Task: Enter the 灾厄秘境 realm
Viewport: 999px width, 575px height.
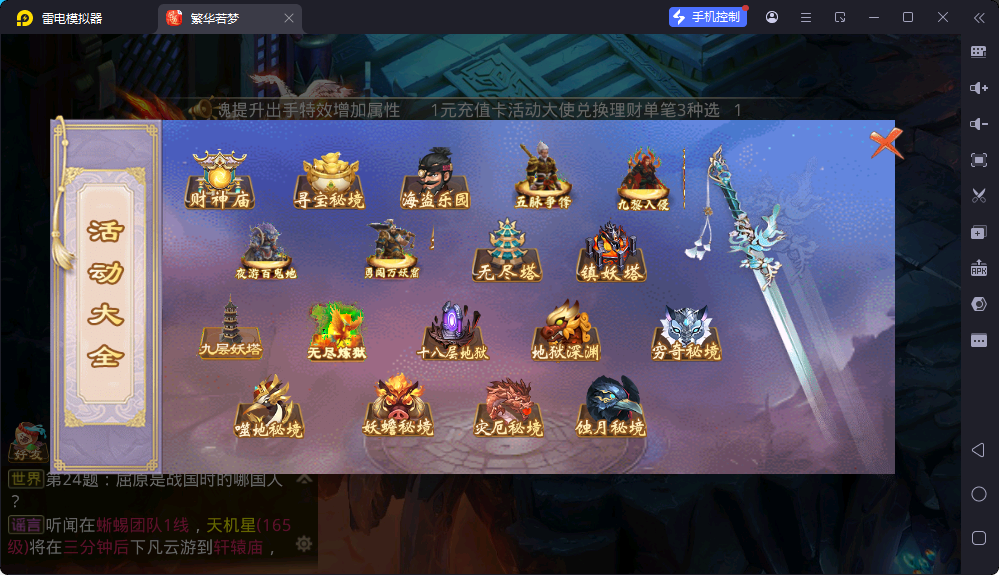Action: pyautogui.click(x=508, y=408)
